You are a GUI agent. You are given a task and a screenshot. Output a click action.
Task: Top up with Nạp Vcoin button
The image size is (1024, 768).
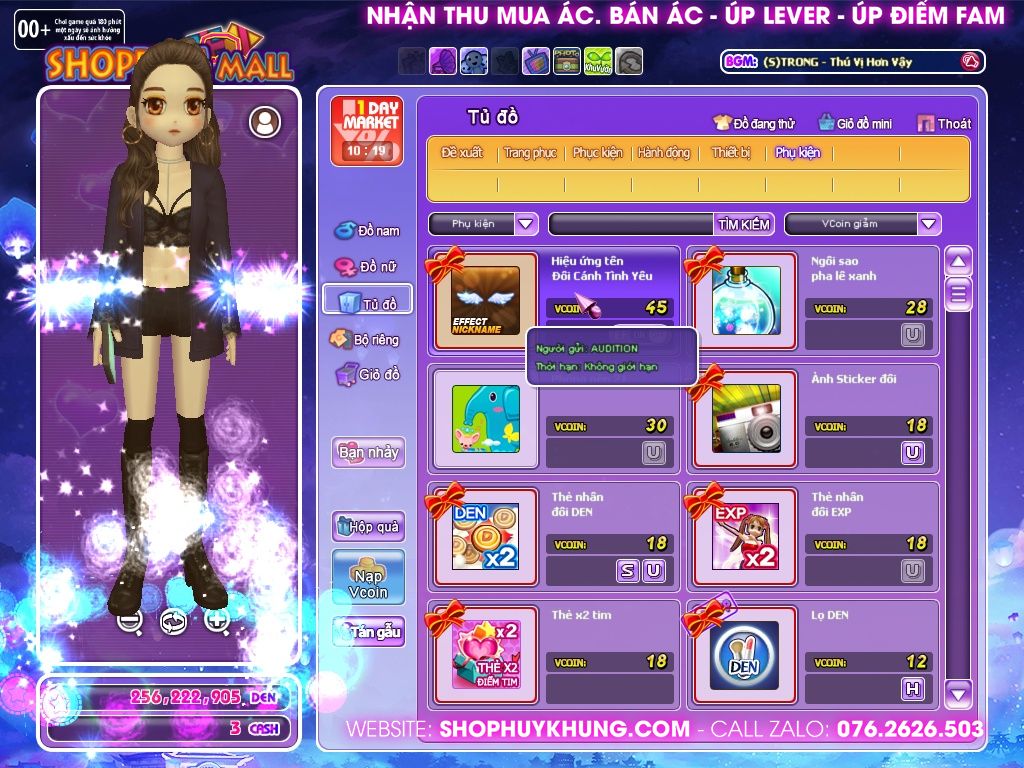tap(368, 577)
